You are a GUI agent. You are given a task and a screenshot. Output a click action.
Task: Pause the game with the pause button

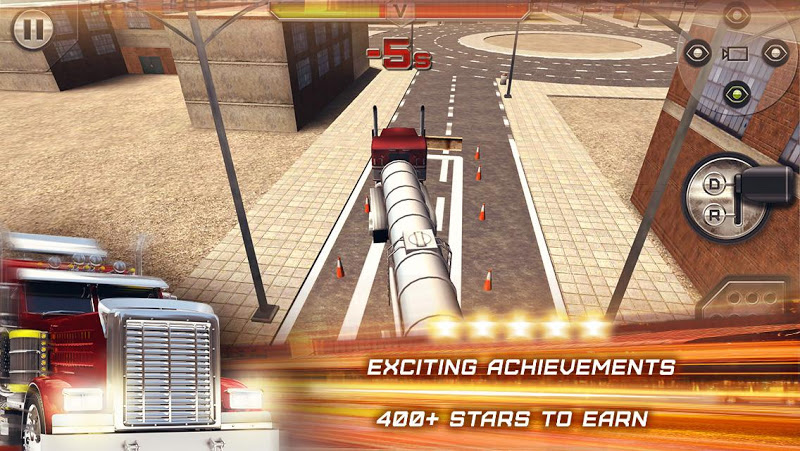pos(34,29)
